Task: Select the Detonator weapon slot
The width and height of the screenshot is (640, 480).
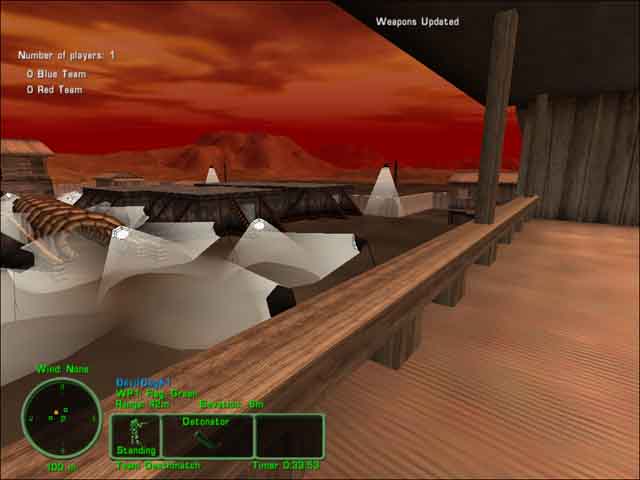Action: pyautogui.click(x=208, y=436)
